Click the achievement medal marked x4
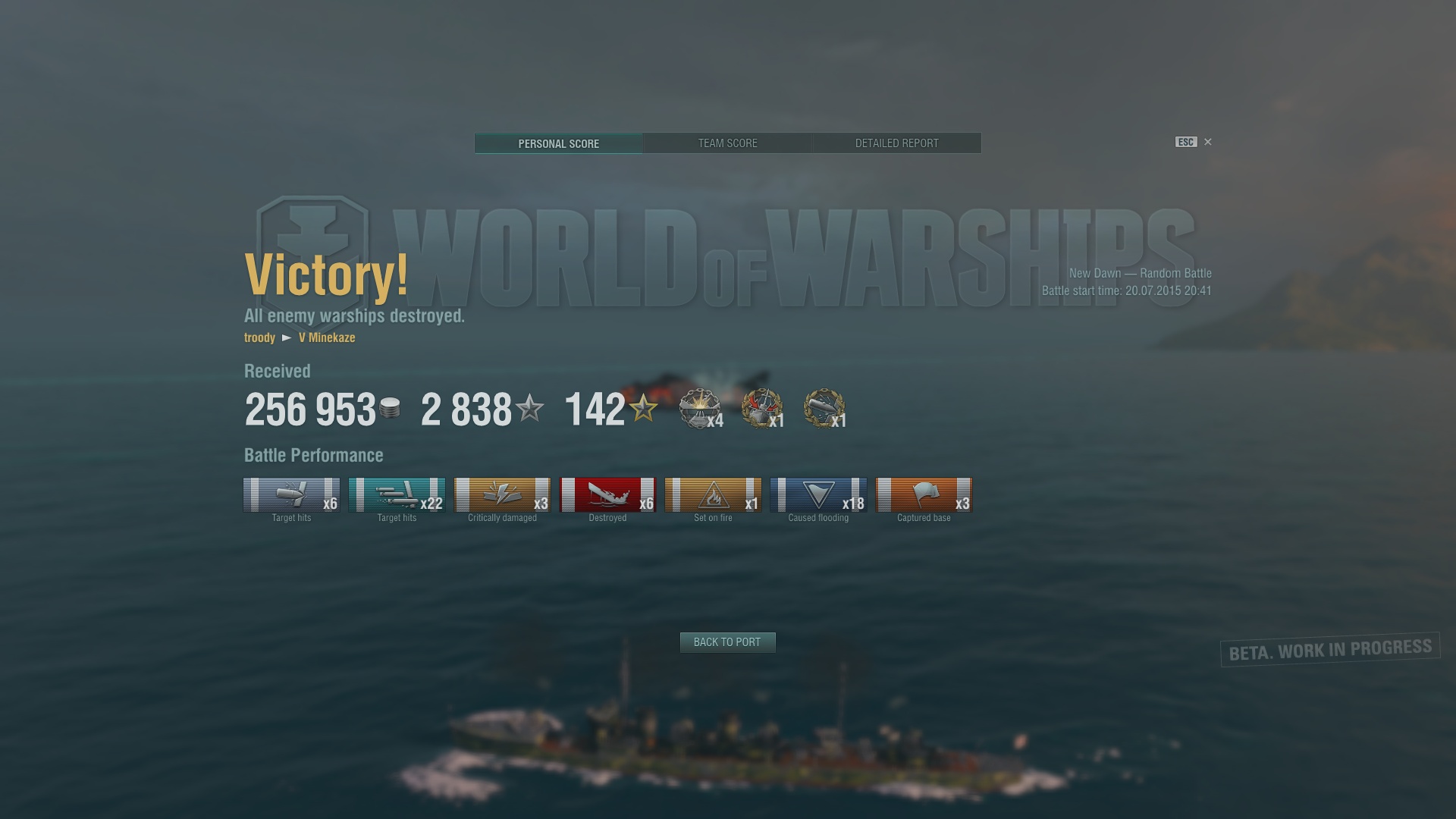The width and height of the screenshot is (1456, 819). 699,409
